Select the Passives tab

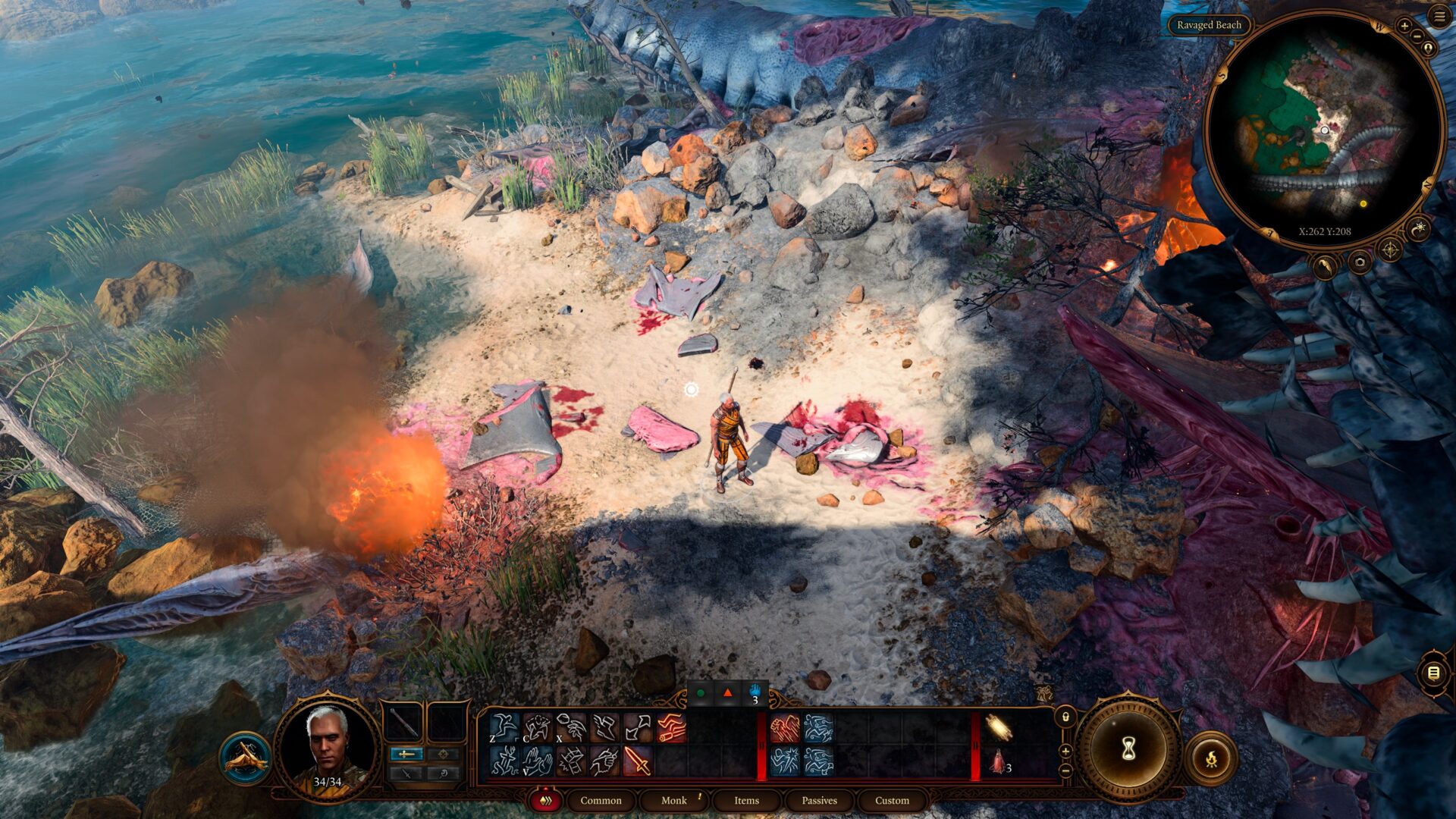(x=819, y=800)
